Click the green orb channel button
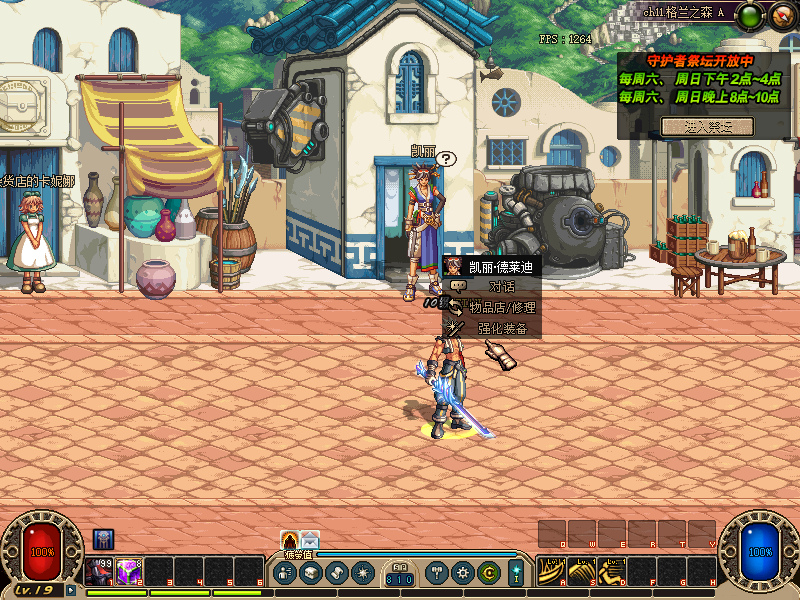 pyautogui.click(x=751, y=15)
